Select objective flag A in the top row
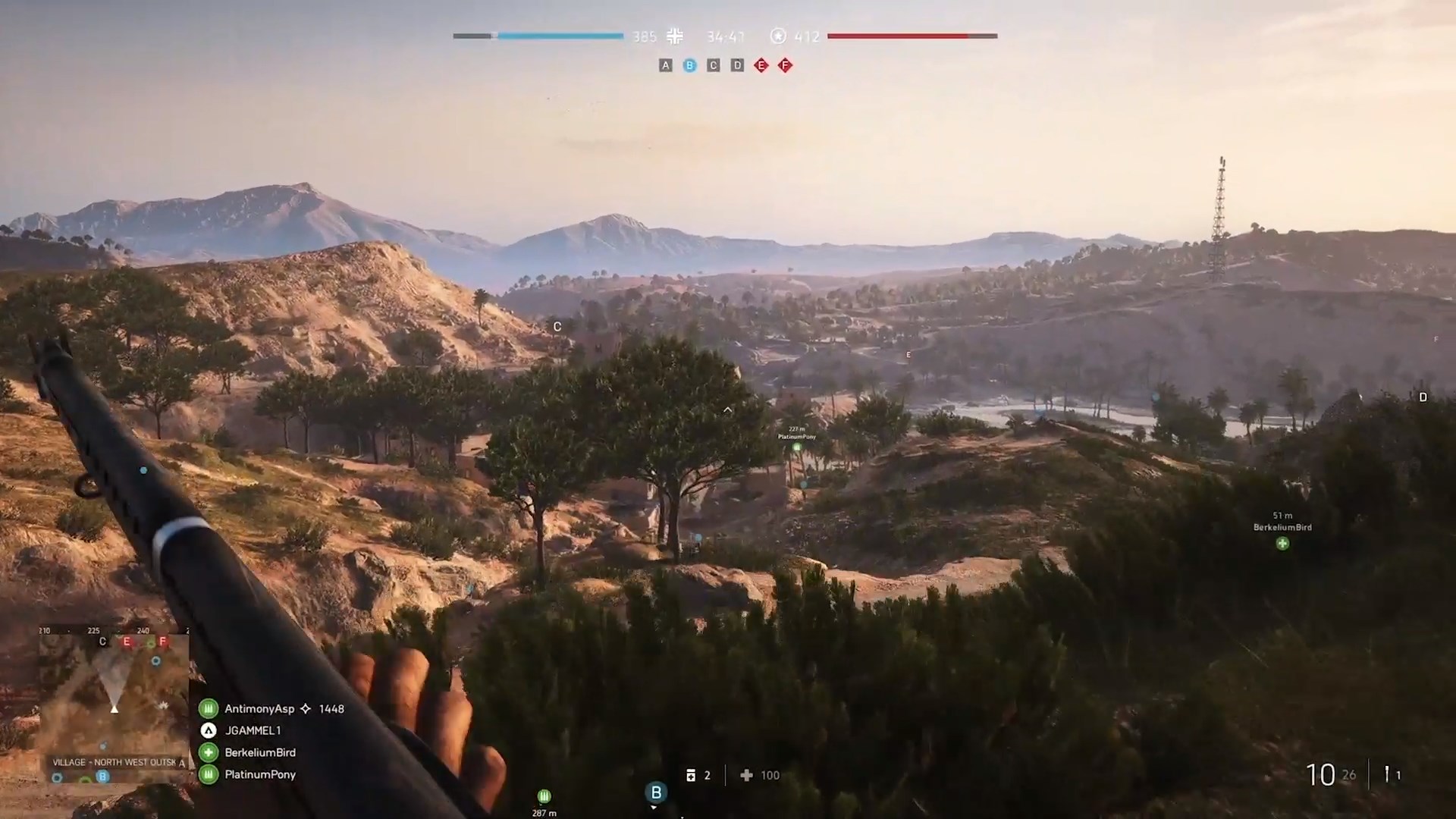Viewport: 1456px width, 819px height. coord(665,66)
